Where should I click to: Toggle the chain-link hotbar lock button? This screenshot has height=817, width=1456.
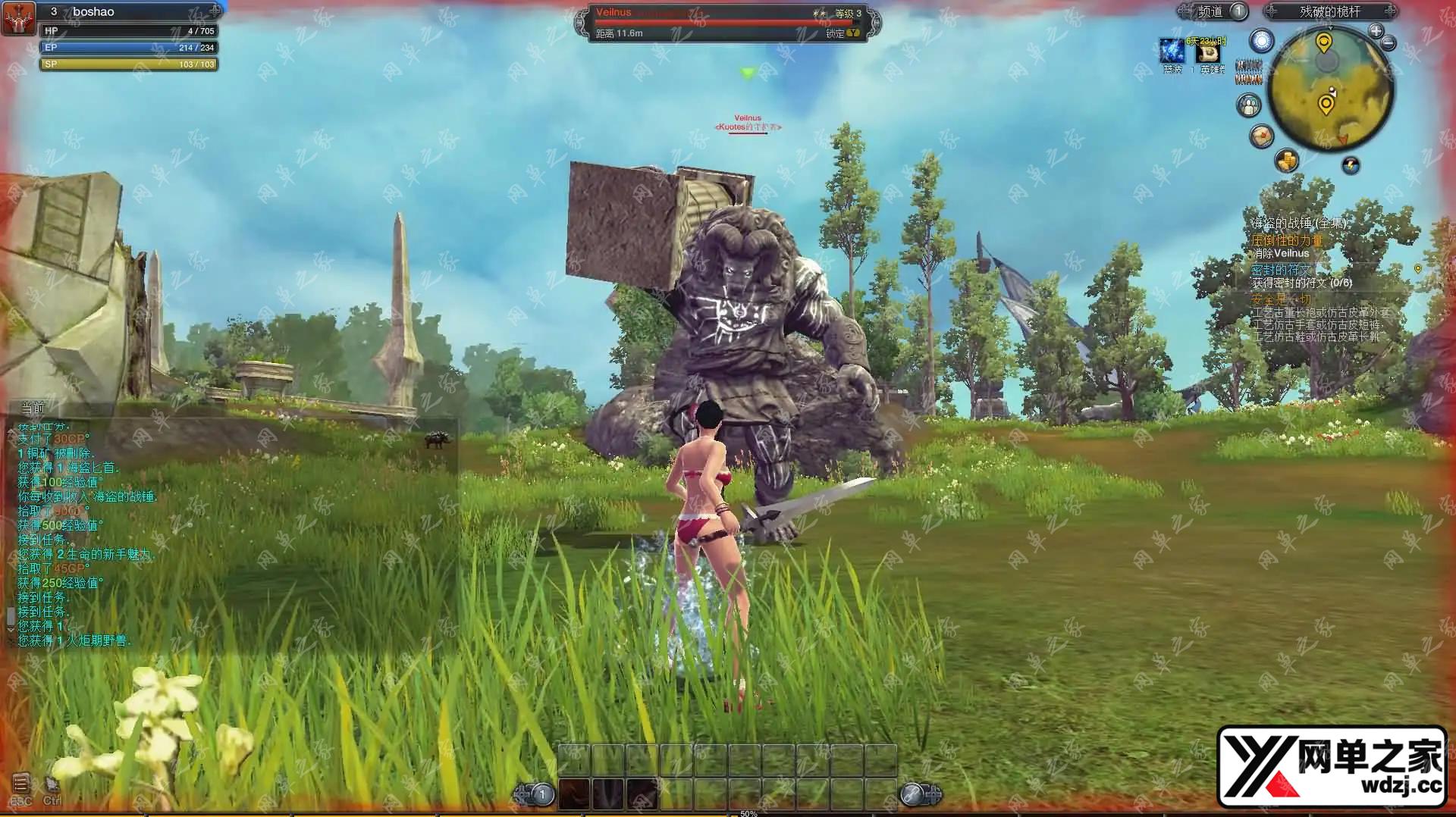tap(912, 794)
